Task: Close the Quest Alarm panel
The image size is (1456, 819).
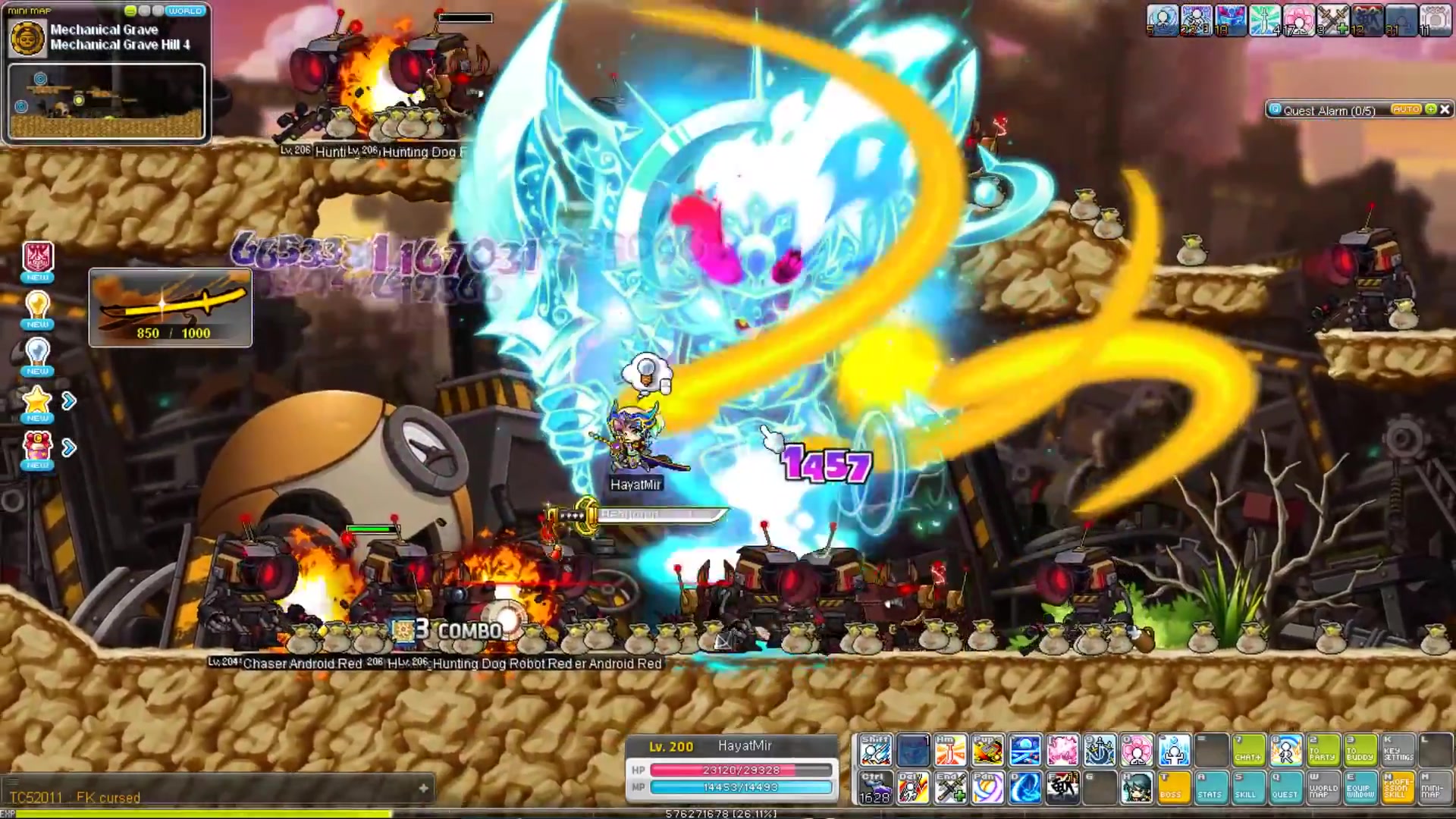Action: (1445, 110)
